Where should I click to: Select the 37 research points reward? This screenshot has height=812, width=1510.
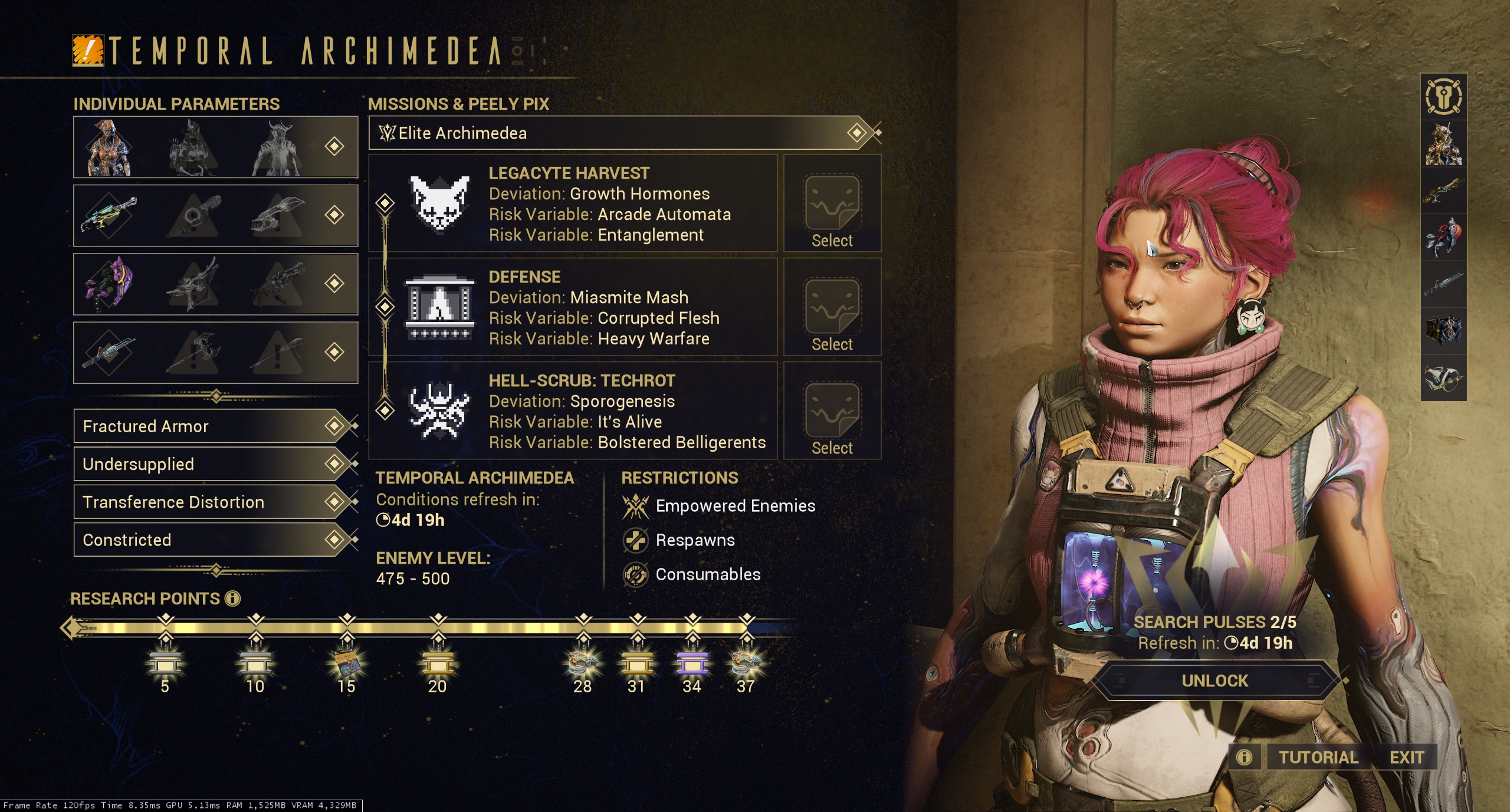pyautogui.click(x=746, y=664)
